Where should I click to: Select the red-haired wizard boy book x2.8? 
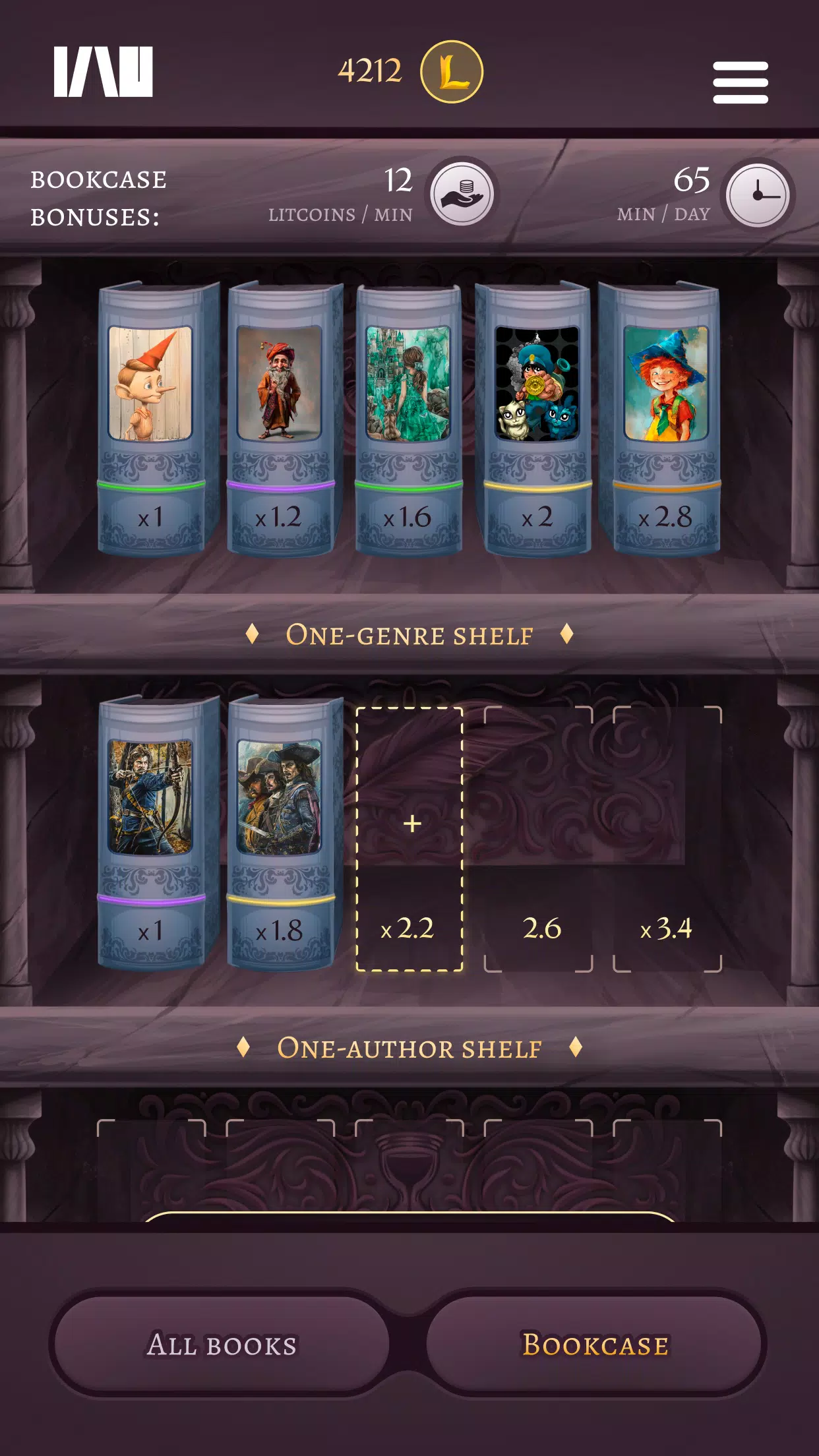pyautogui.click(x=665, y=419)
